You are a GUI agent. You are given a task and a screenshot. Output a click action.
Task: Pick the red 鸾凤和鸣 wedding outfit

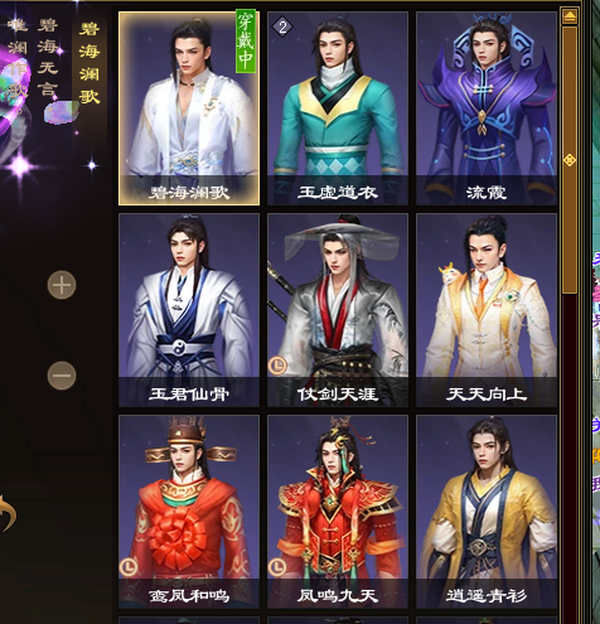click(189, 510)
